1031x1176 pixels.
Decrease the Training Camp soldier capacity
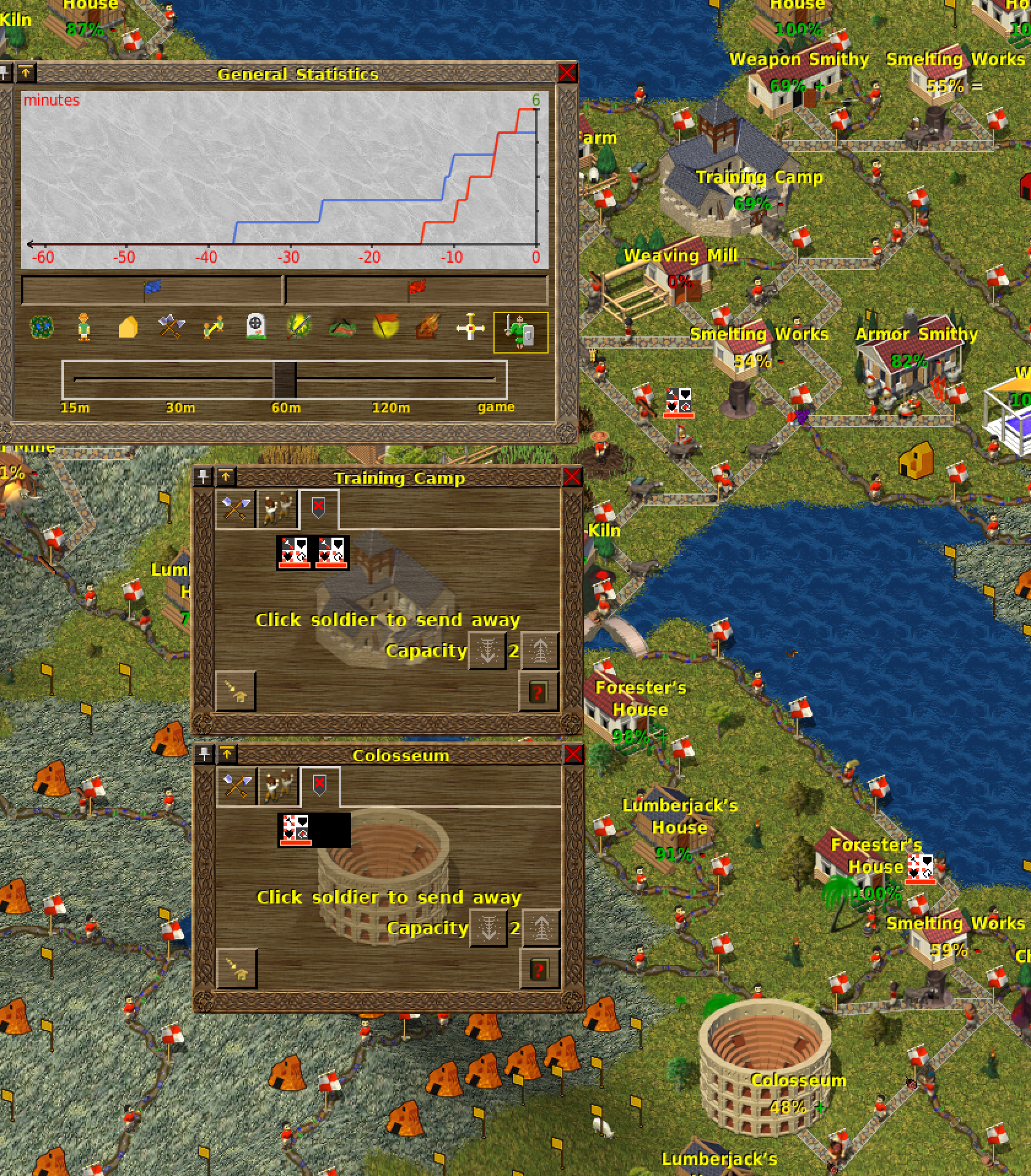488,651
